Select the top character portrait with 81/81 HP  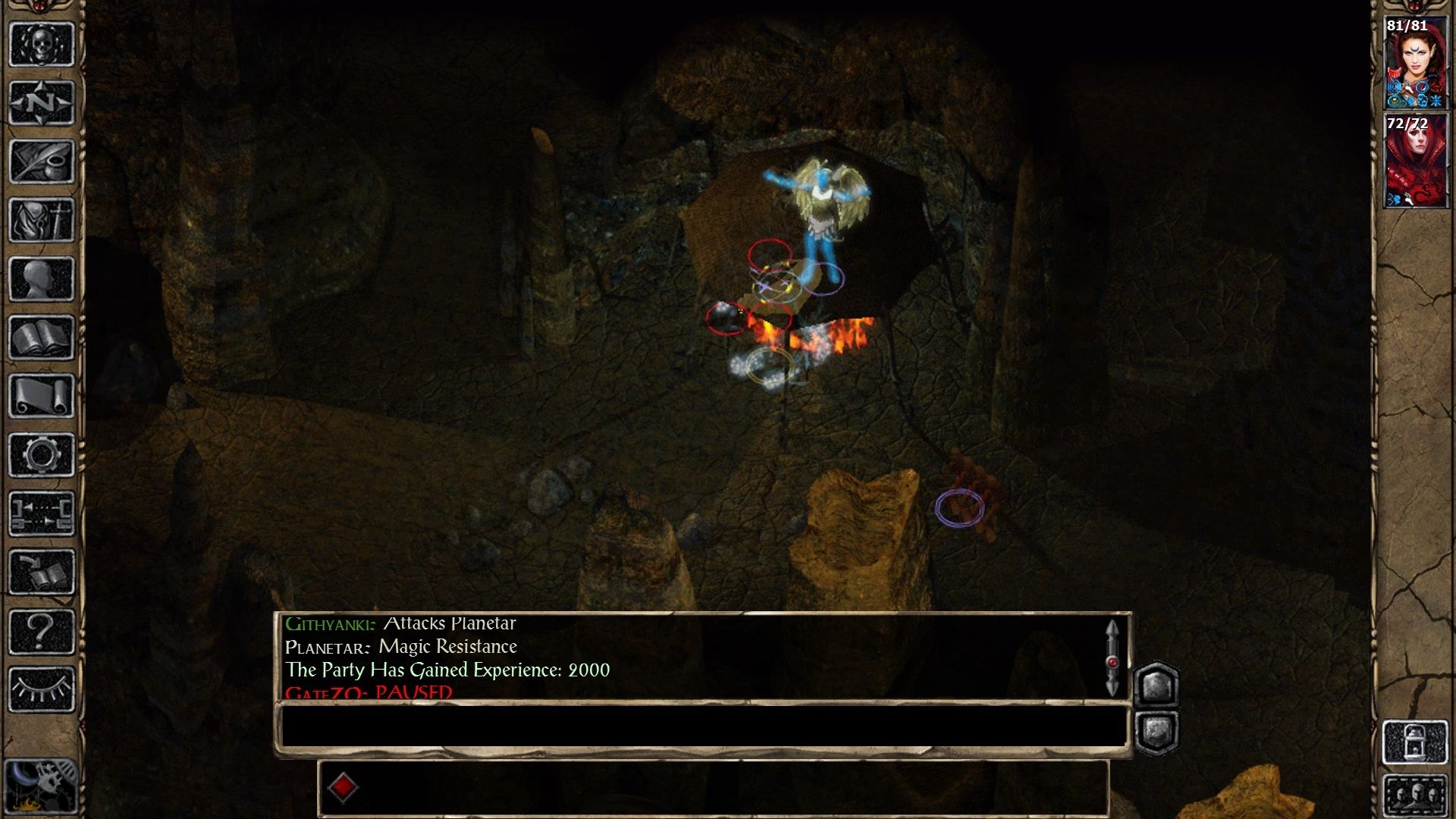pyautogui.click(x=1415, y=64)
